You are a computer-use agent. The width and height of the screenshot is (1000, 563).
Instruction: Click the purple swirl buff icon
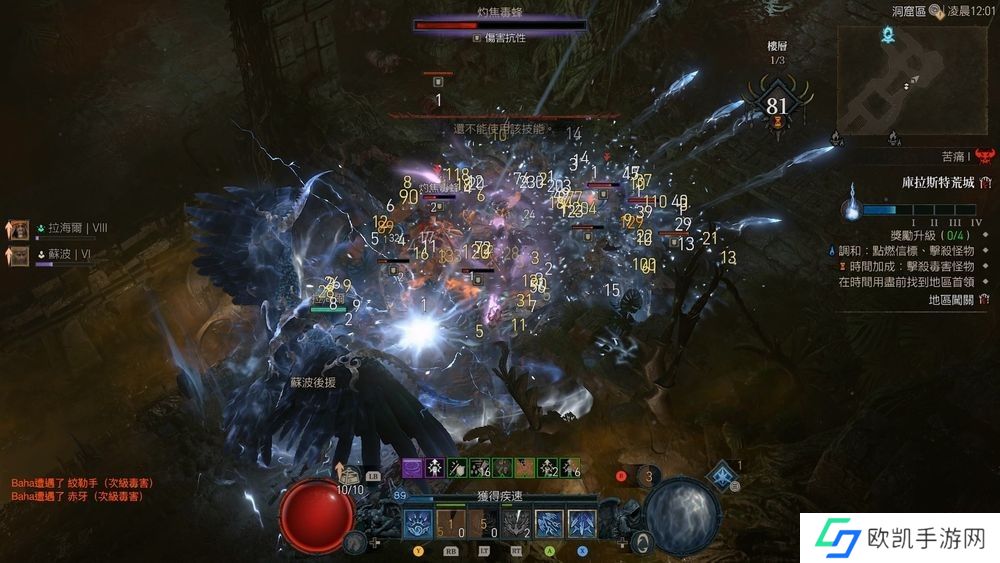[x=412, y=467]
